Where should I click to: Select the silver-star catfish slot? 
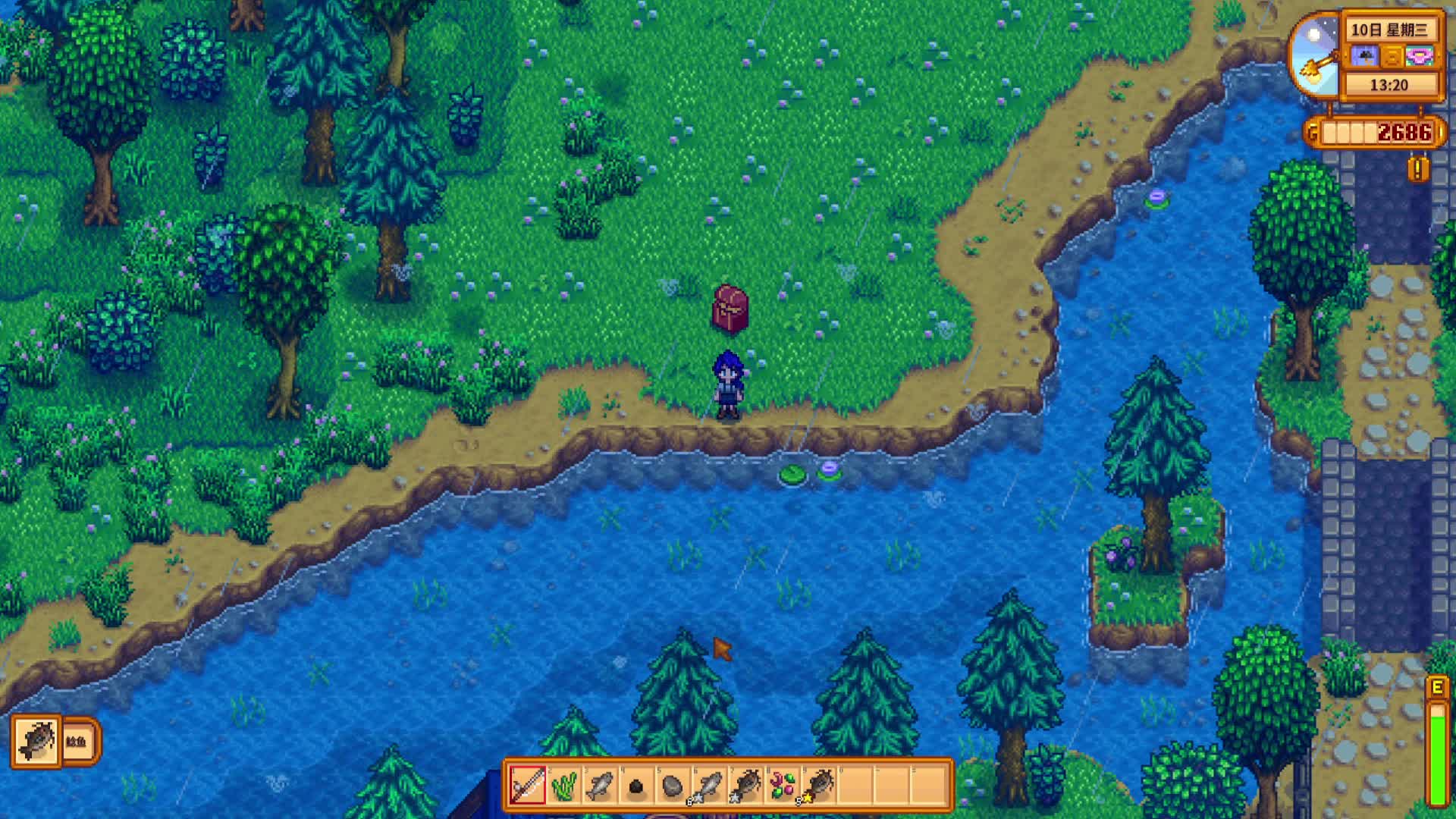click(x=745, y=784)
